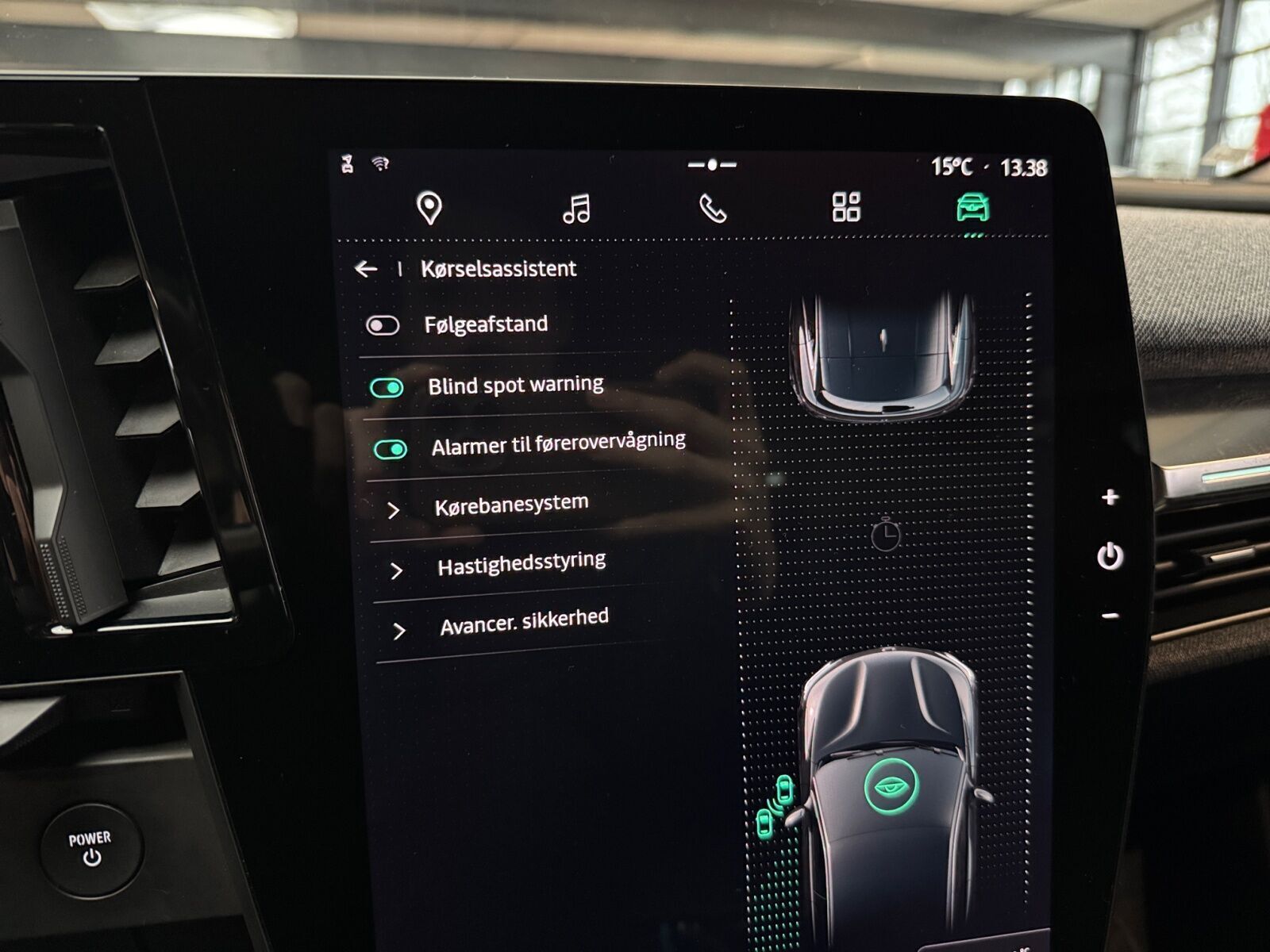Open the Kørselsassistent header menu

498,269
